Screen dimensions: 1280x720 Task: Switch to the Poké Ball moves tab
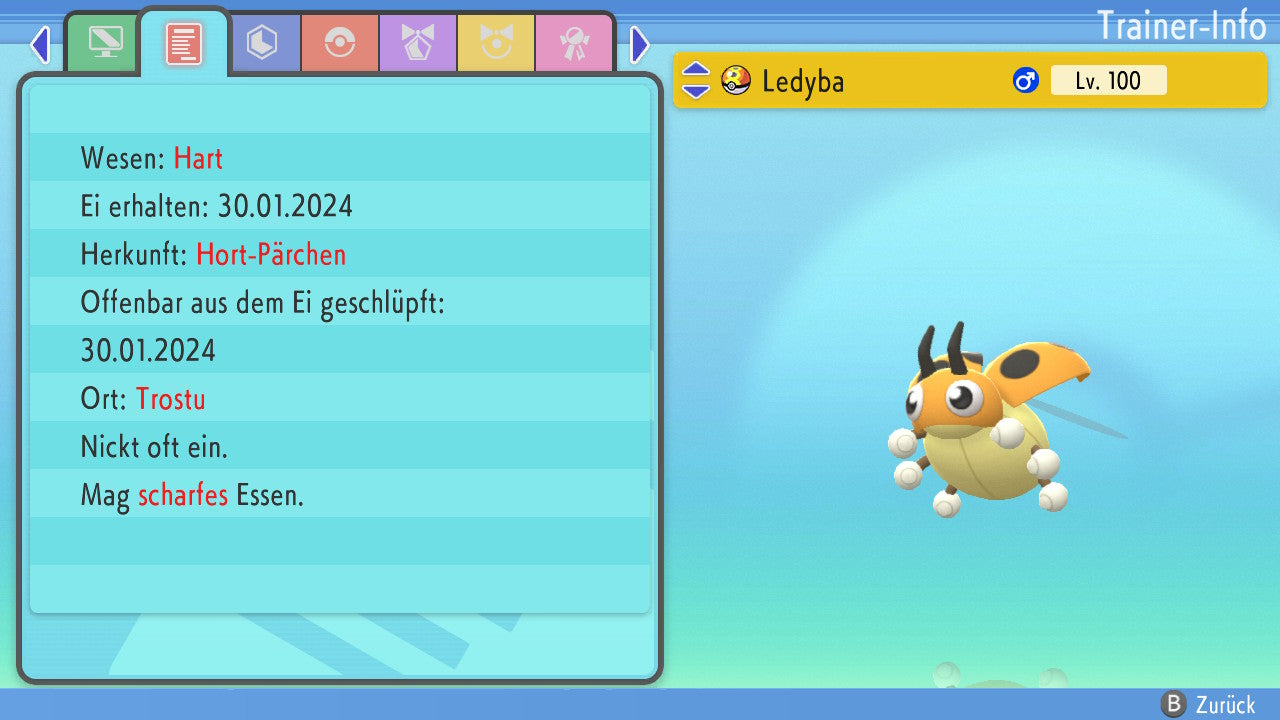(x=339, y=43)
